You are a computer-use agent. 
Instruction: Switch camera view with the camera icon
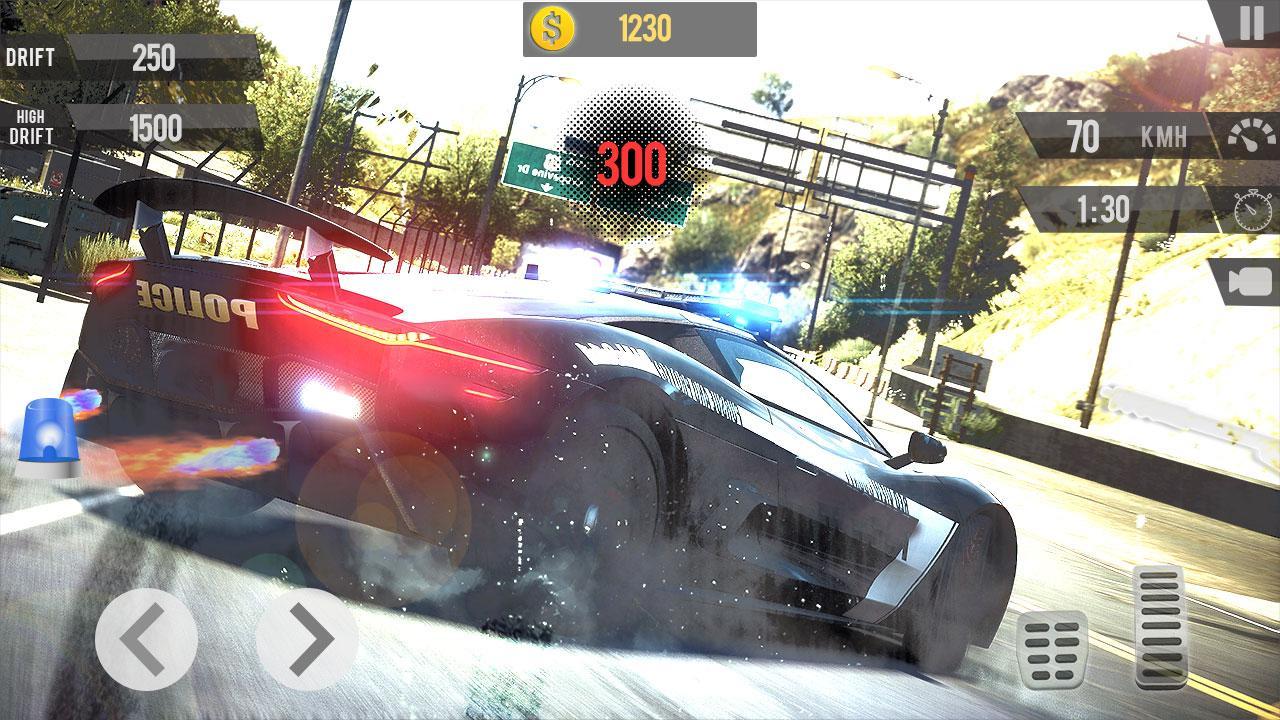coord(1246,283)
